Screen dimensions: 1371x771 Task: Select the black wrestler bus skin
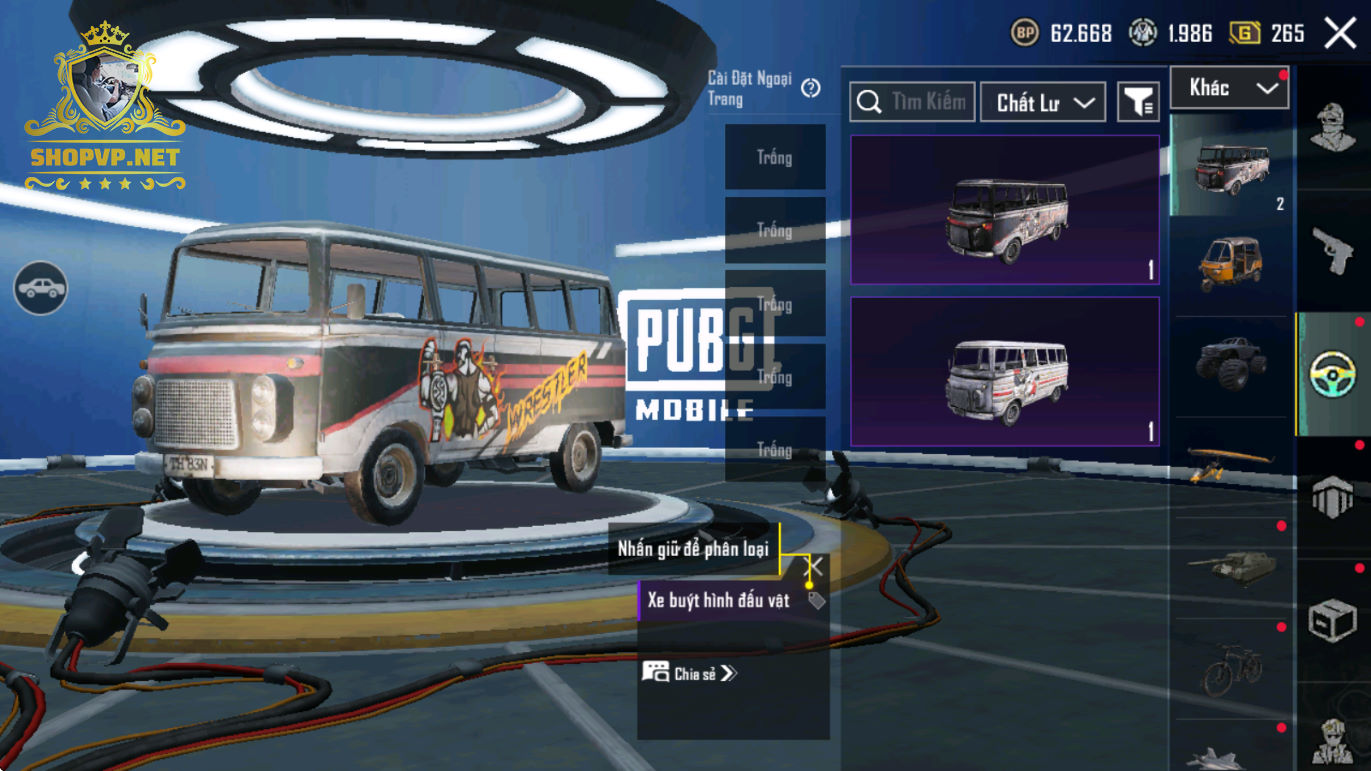(x=1005, y=211)
